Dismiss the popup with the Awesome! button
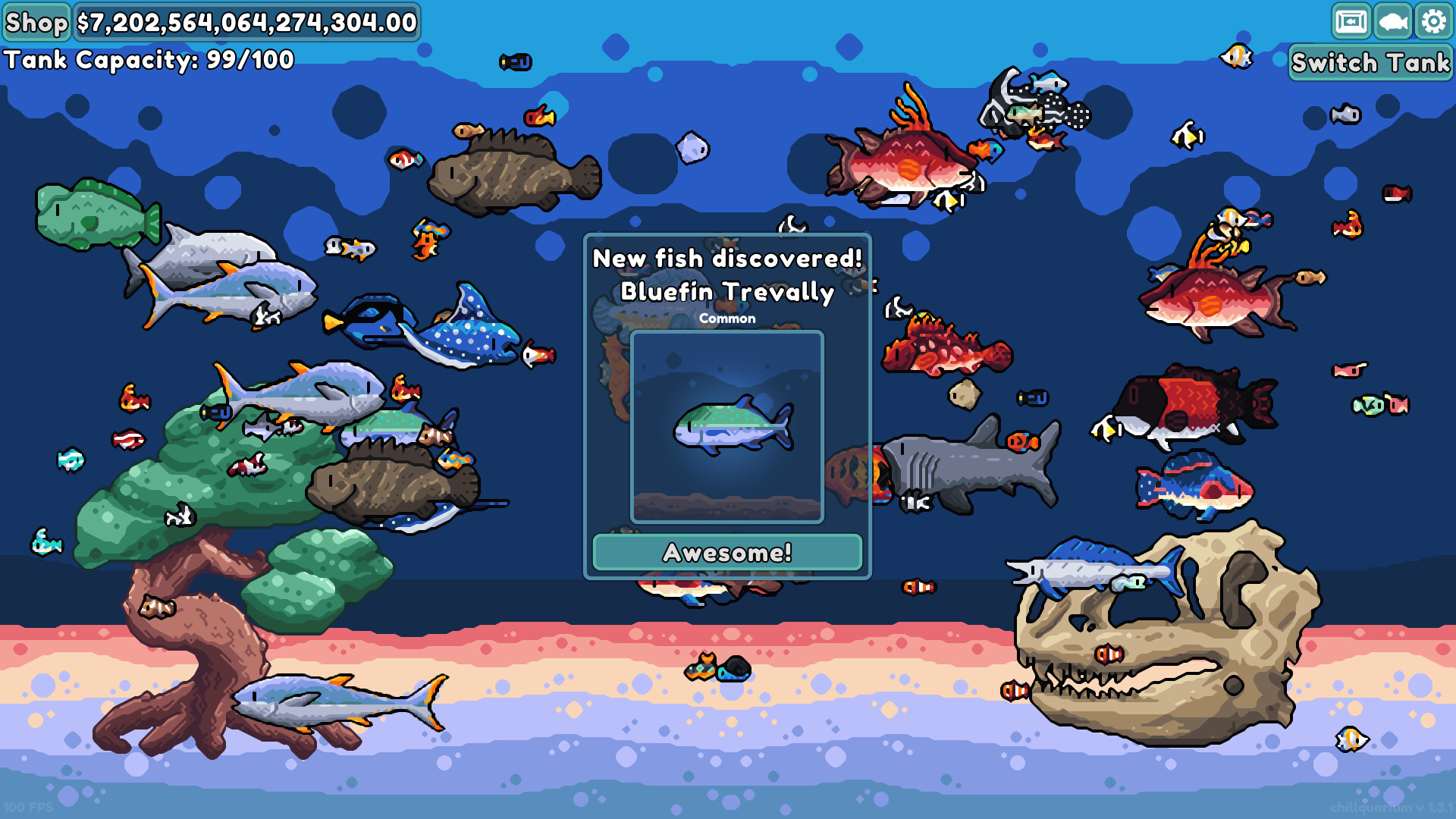This screenshot has width=1456, height=819. [x=726, y=553]
